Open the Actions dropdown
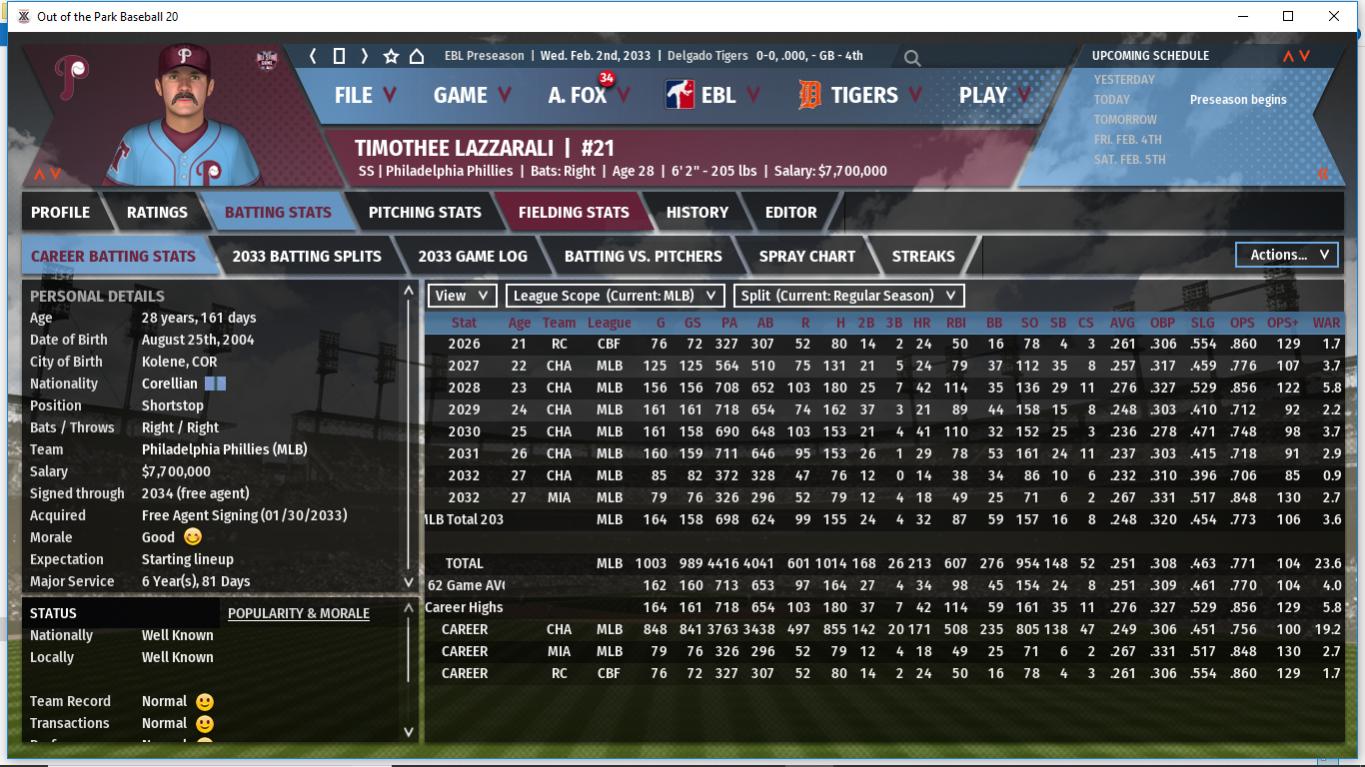Image resolution: width=1365 pixels, height=767 pixels. [1287, 255]
